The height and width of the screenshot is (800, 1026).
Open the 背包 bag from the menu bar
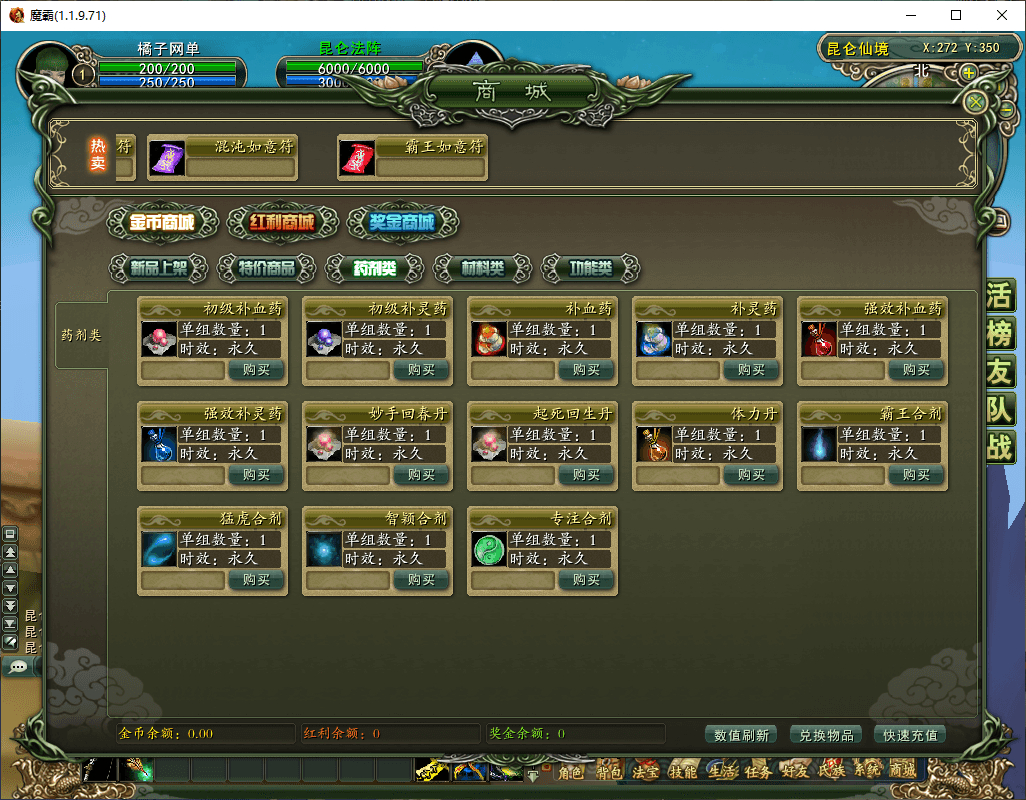coord(609,771)
